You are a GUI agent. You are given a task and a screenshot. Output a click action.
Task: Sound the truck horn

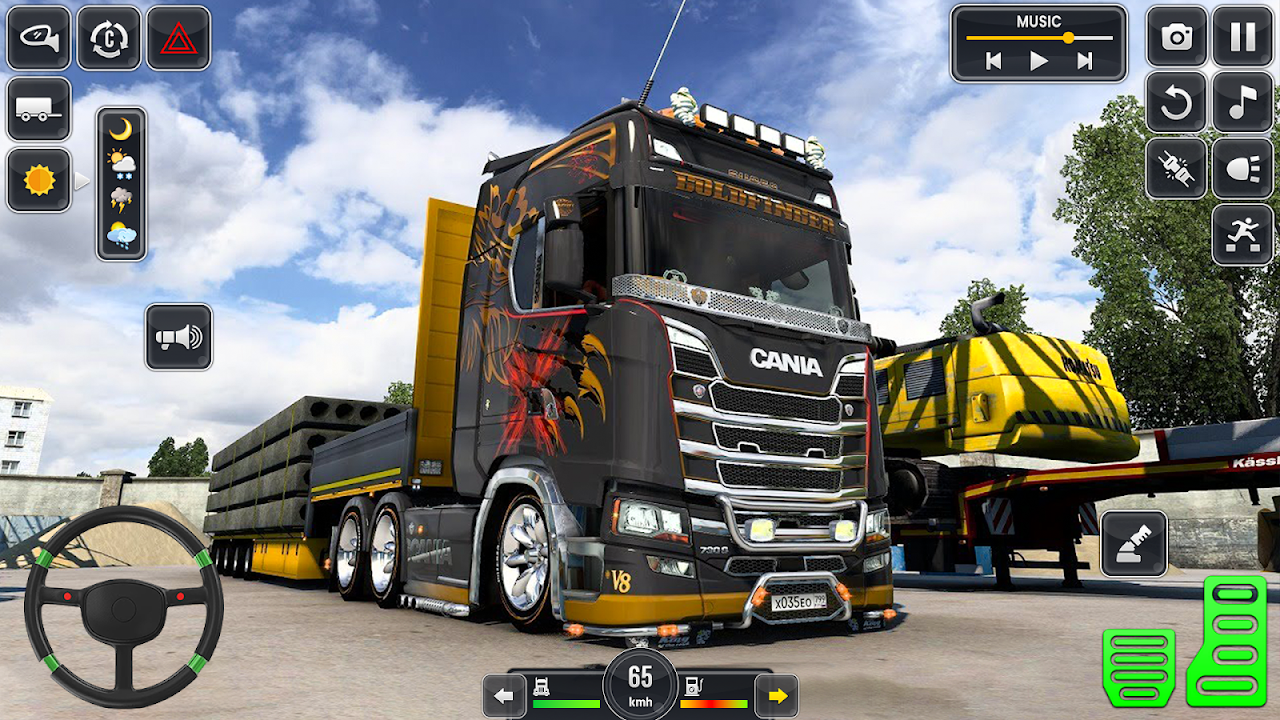pyautogui.click(x=179, y=337)
